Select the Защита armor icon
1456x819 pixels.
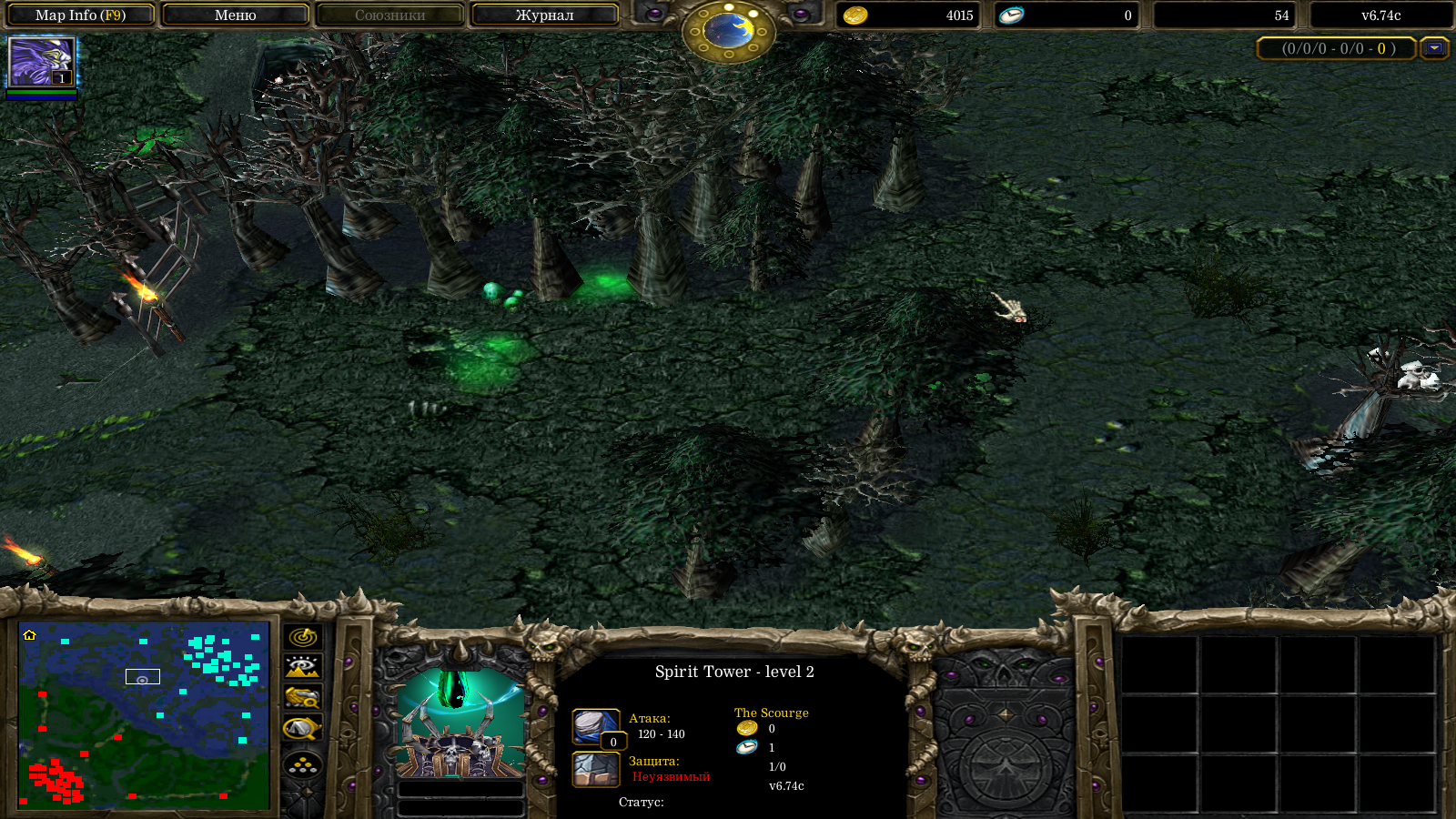pyautogui.click(x=595, y=769)
